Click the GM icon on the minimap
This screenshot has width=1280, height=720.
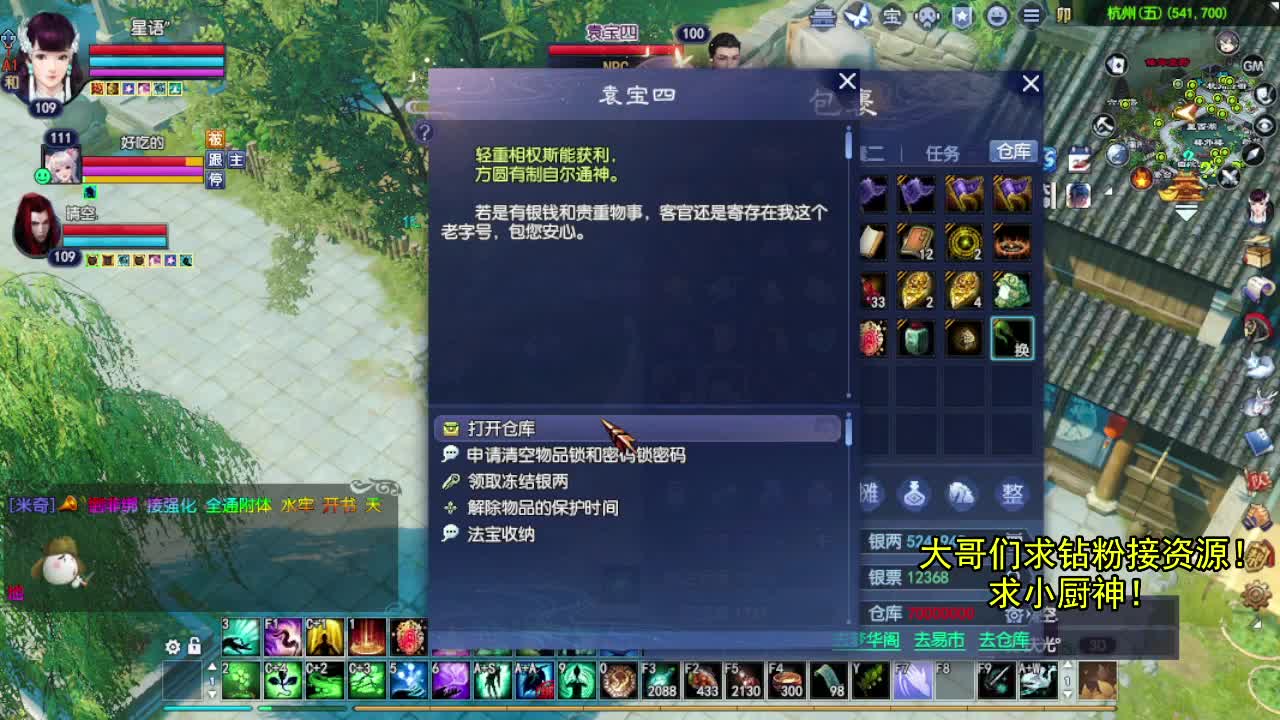(1253, 67)
